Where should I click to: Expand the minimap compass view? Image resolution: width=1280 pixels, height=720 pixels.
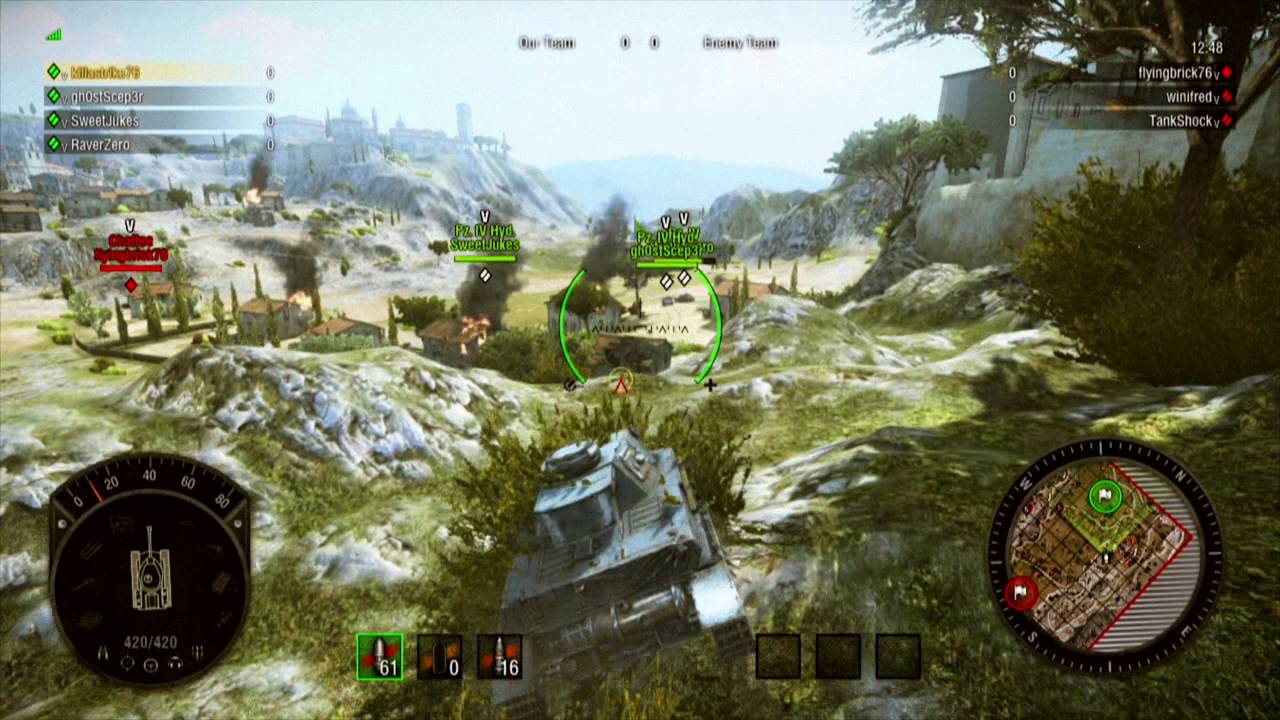coord(1105,550)
